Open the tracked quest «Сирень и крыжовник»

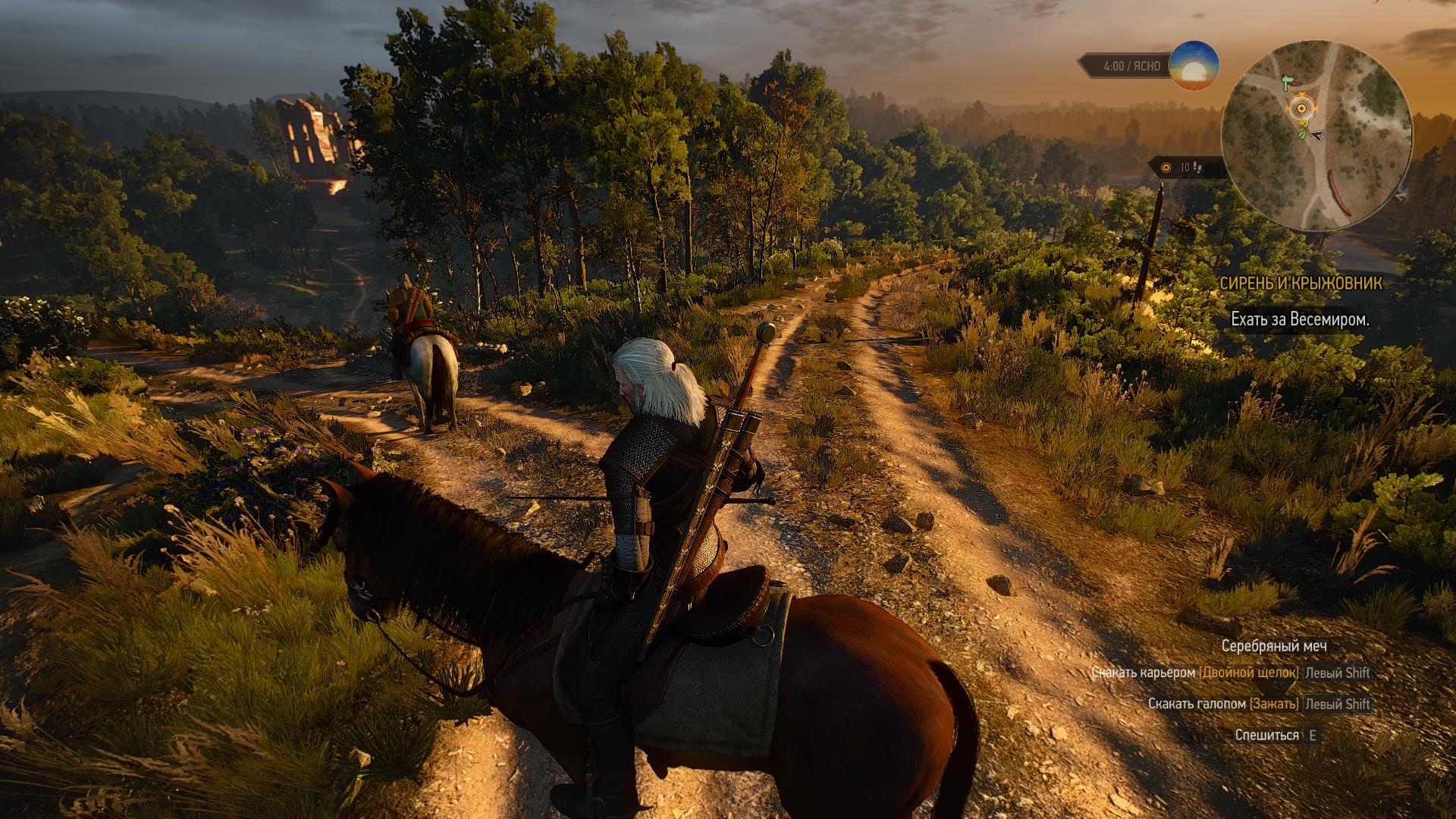(x=1300, y=284)
